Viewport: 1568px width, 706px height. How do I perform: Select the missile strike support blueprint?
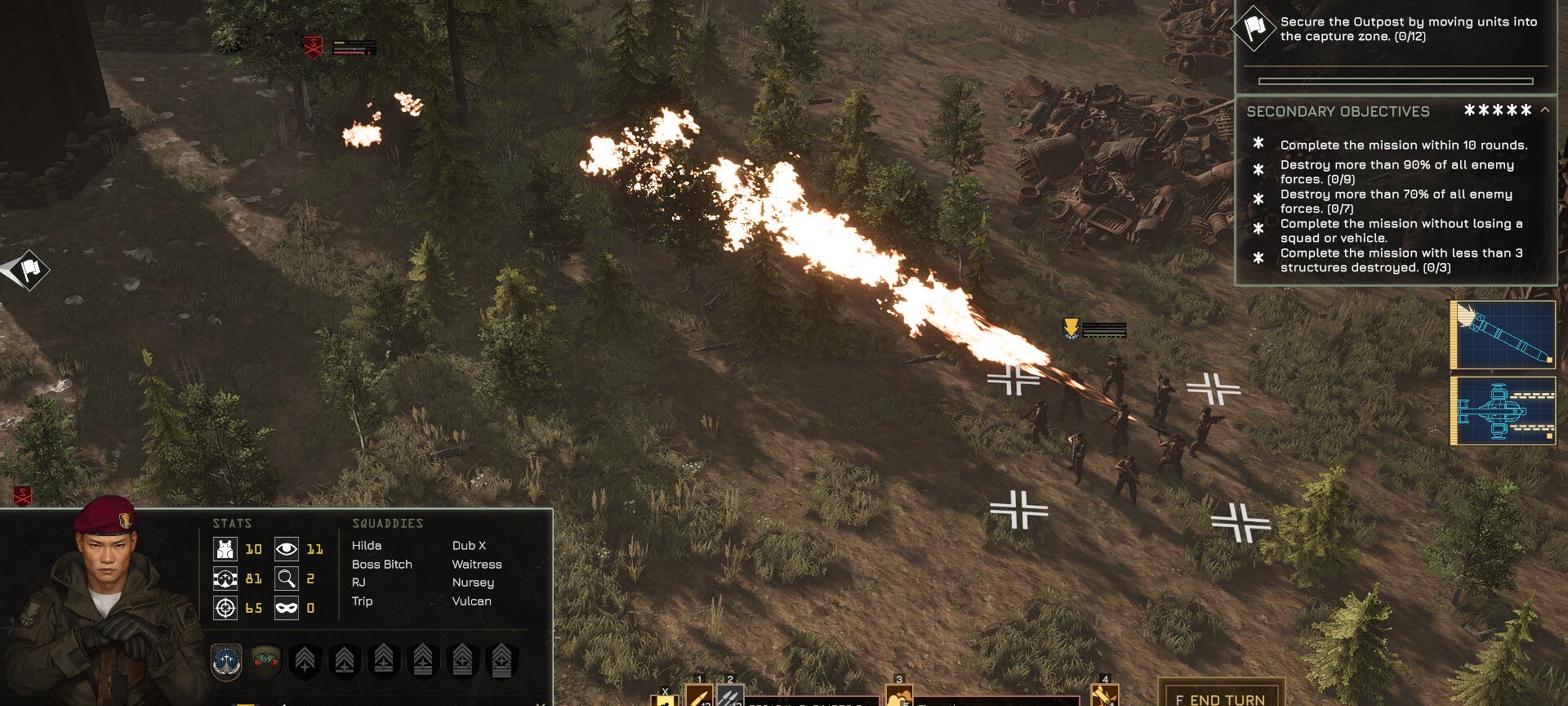[1503, 334]
